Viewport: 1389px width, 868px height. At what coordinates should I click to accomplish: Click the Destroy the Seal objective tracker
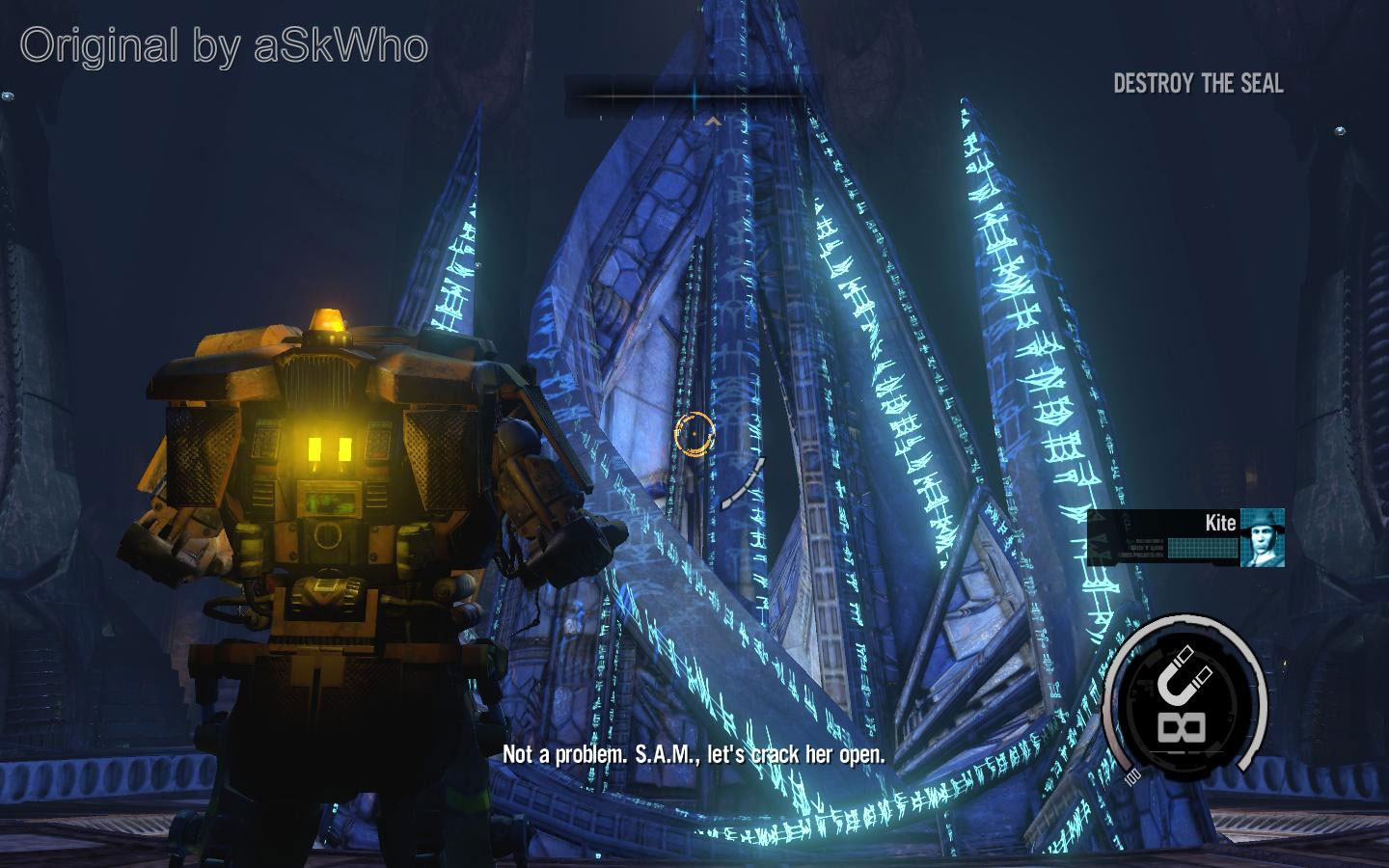click(x=1198, y=84)
